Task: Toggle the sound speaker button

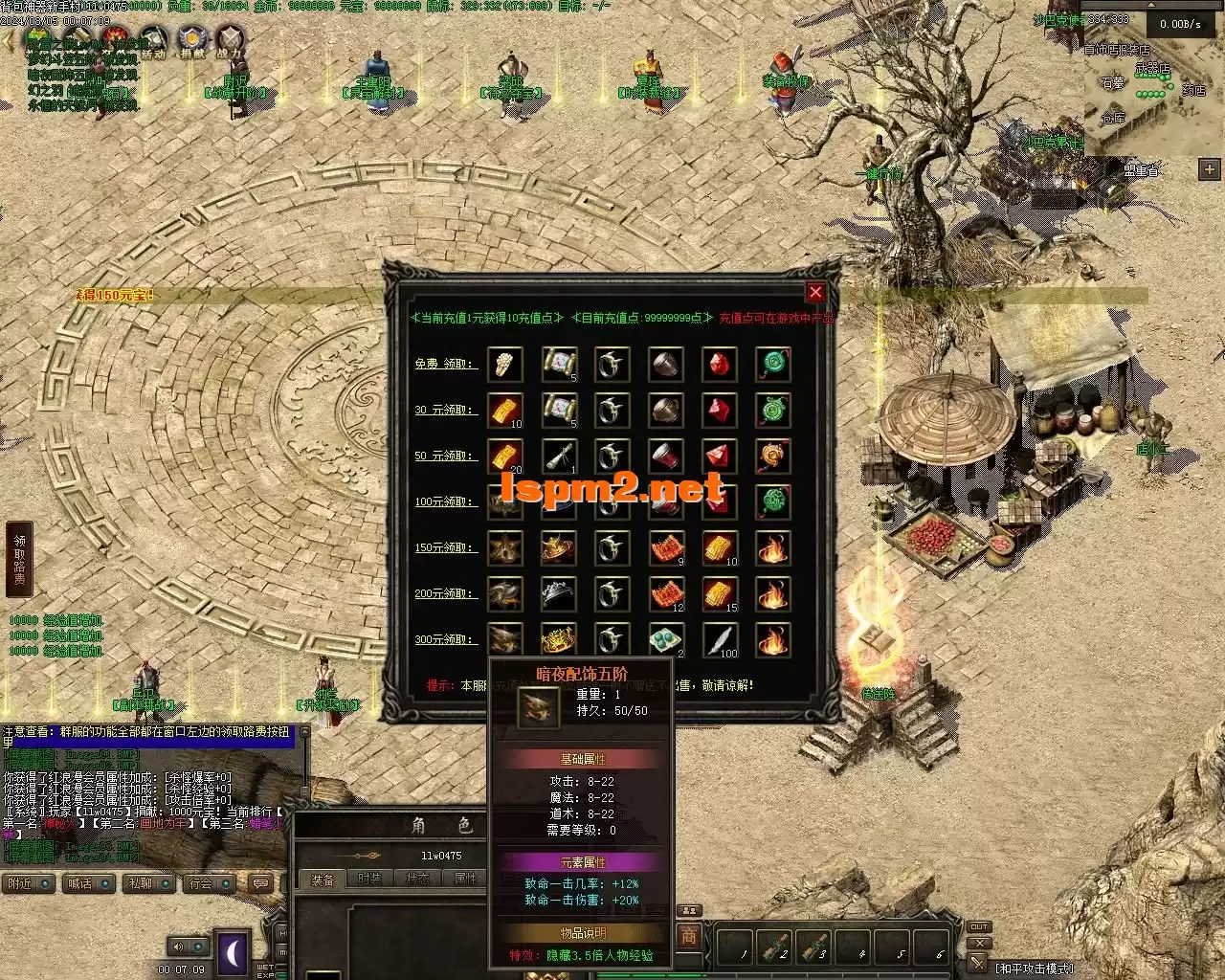Action: pyautogui.click(x=178, y=947)
